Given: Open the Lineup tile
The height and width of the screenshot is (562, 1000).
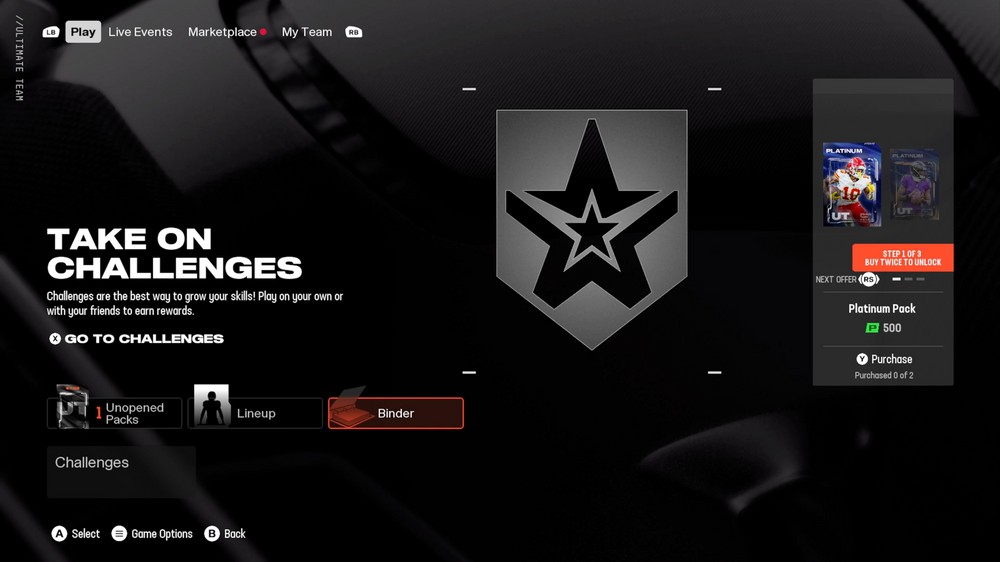Looking at the screenshot, I should (255, 413).
